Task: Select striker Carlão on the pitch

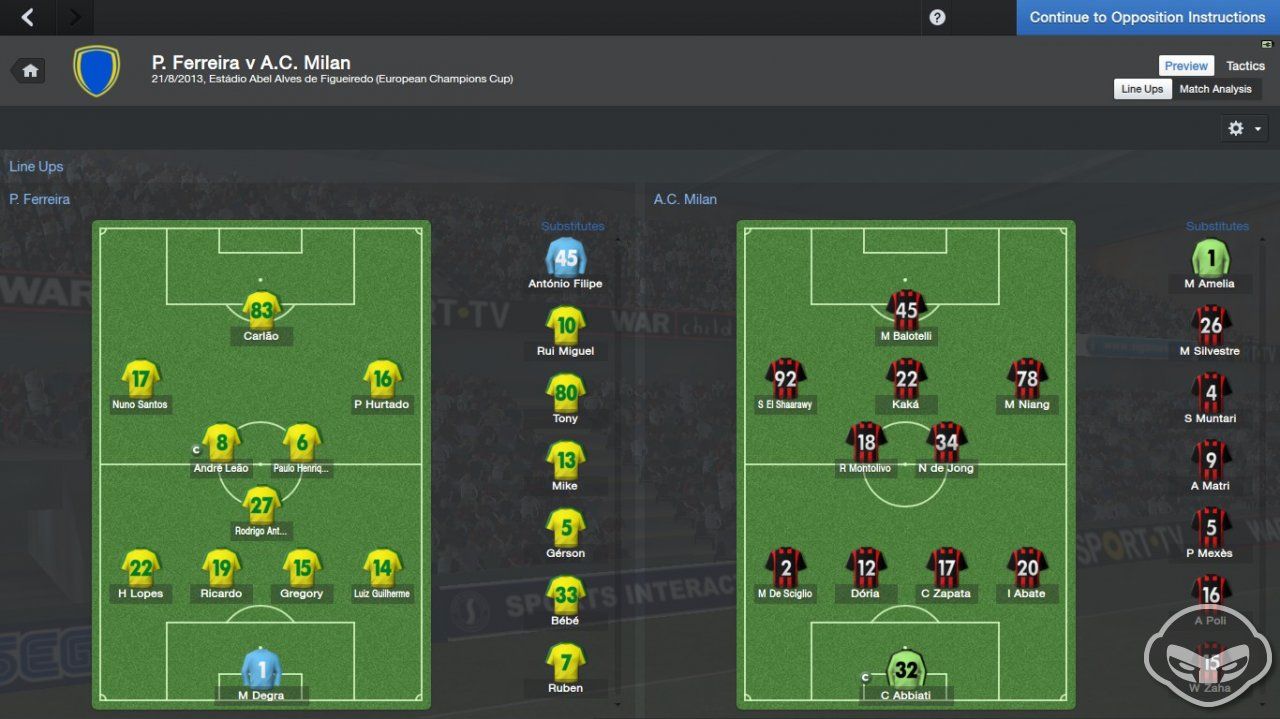Action: (261, 311)
